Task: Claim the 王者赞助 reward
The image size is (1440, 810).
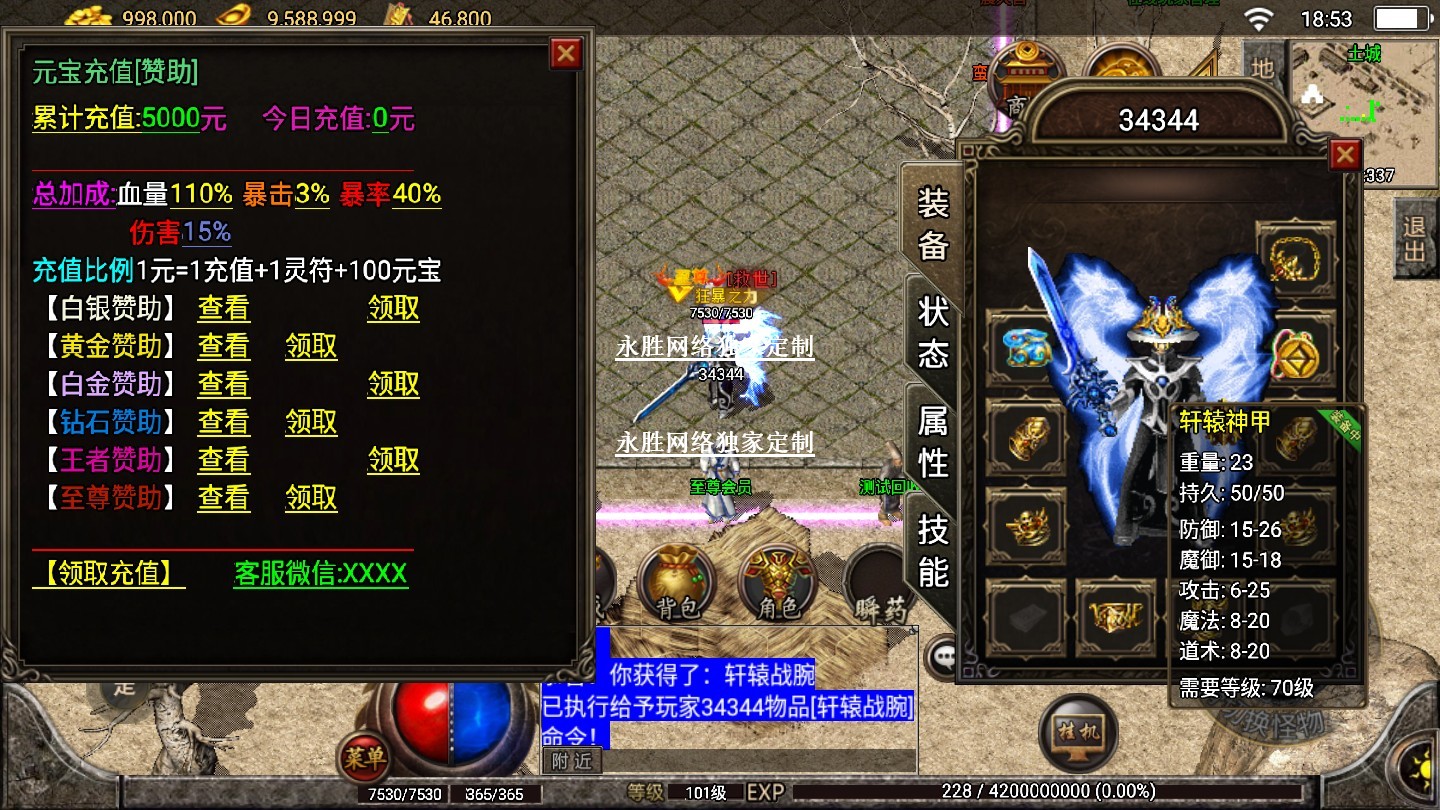Action: coord(393,460)
